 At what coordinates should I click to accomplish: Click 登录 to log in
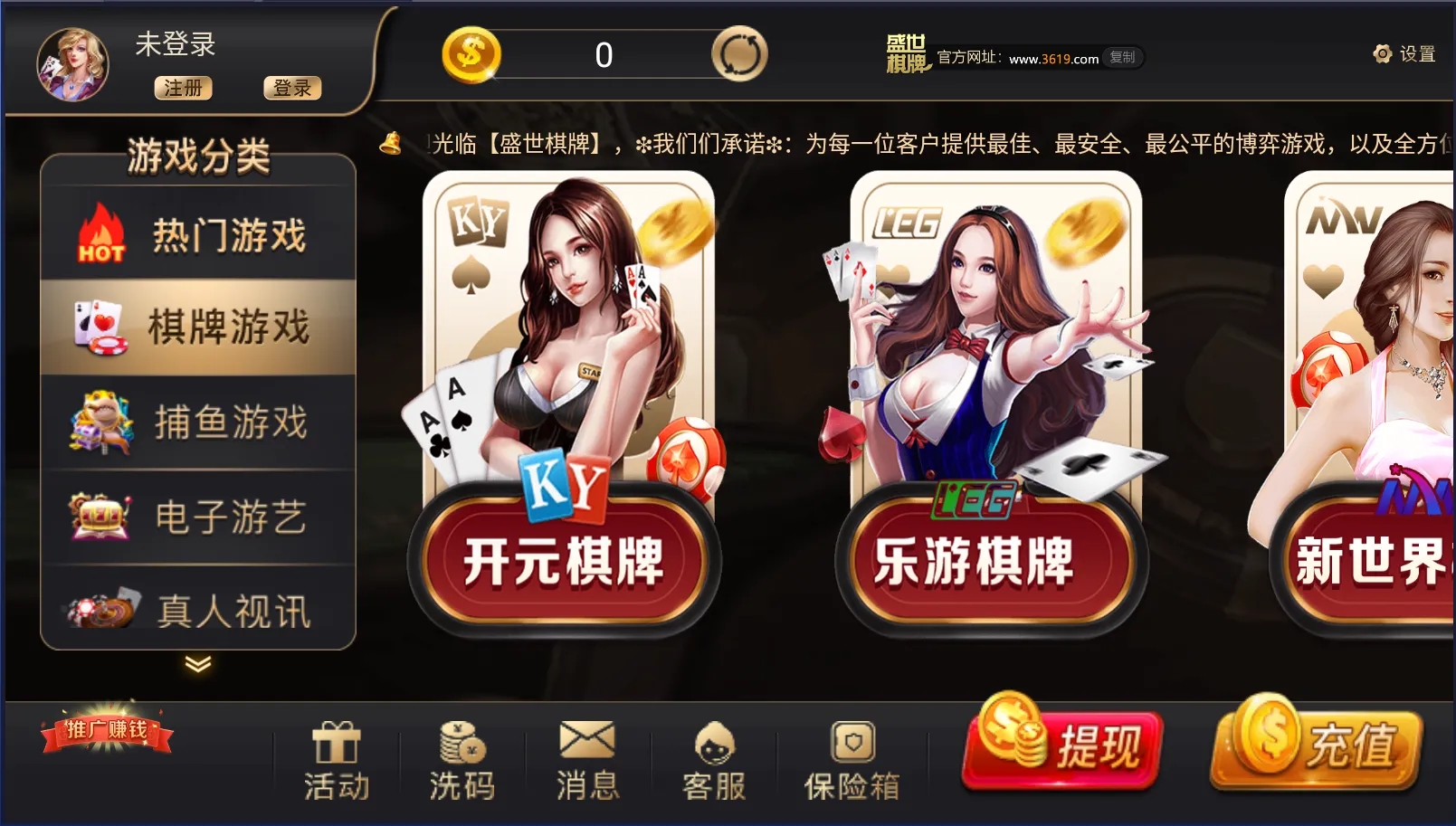coord(291,88)
